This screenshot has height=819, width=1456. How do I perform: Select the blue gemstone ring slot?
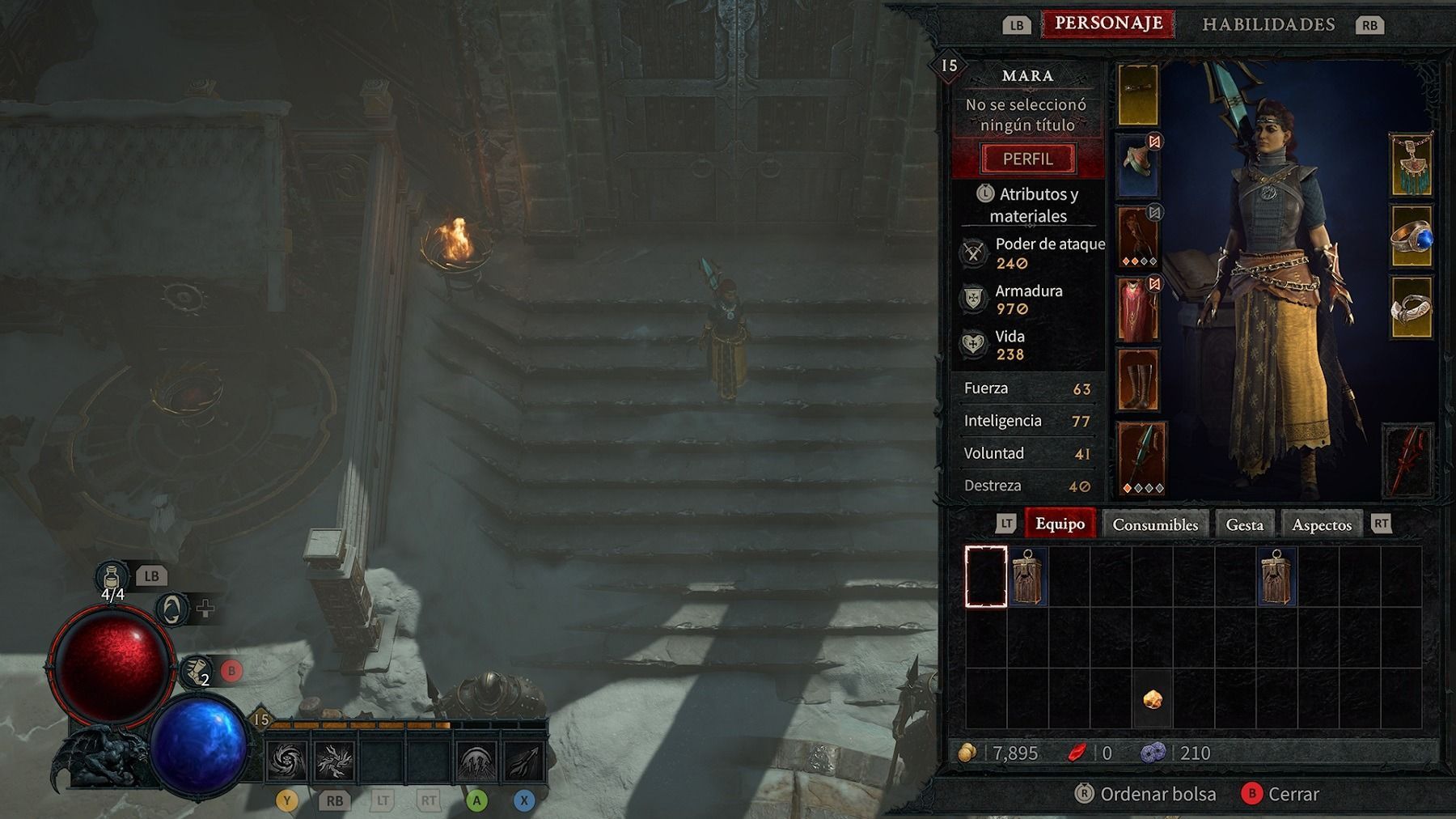(x=1411, y=237)
